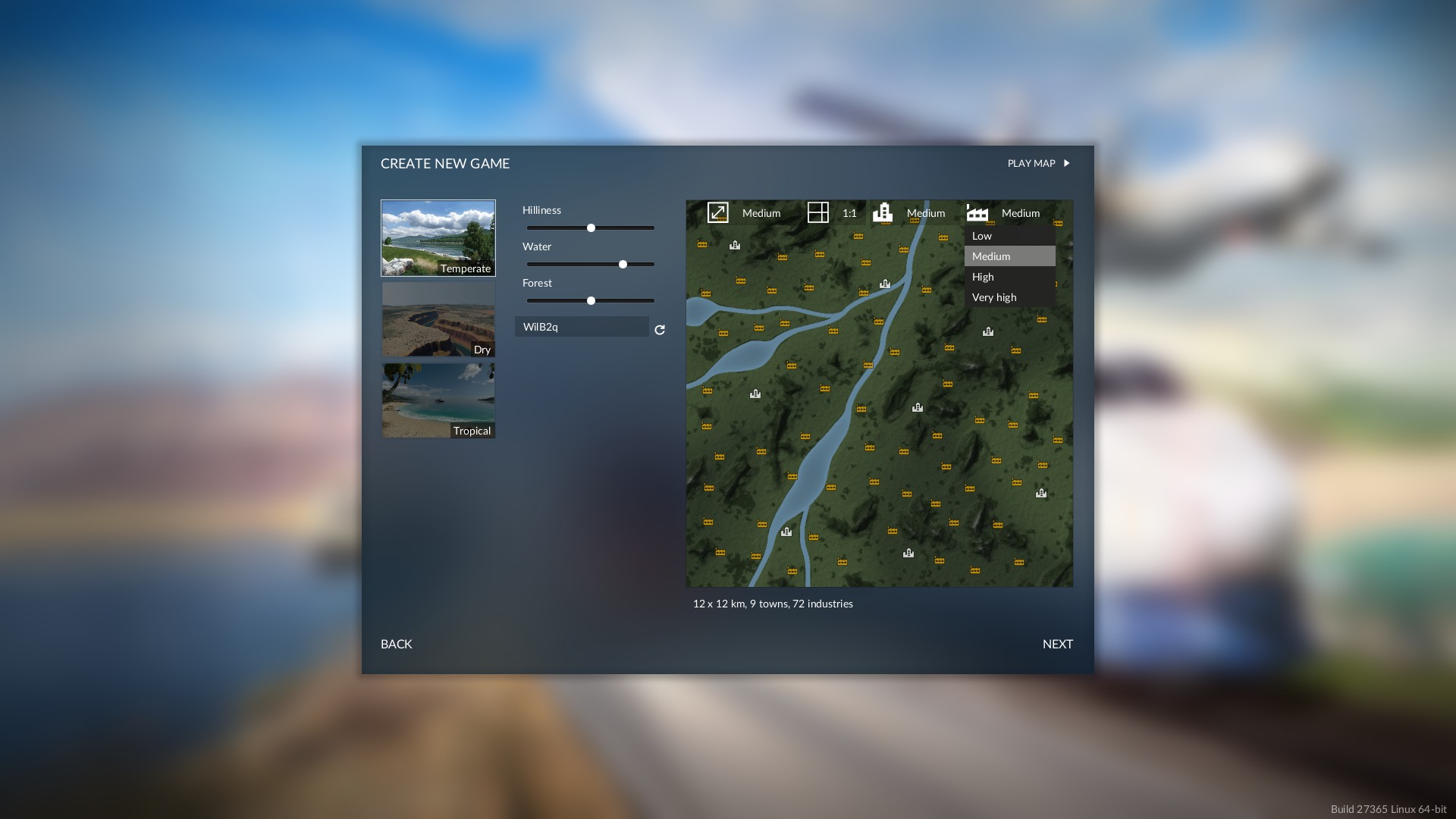Pick the Tropical climate thumbnail

pyautogui.click(x=438, y=400)
